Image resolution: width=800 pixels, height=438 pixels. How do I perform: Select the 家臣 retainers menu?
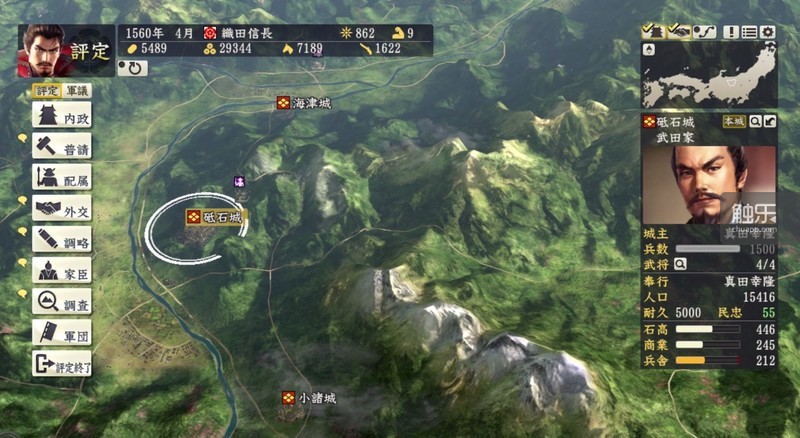pos(62,270)
